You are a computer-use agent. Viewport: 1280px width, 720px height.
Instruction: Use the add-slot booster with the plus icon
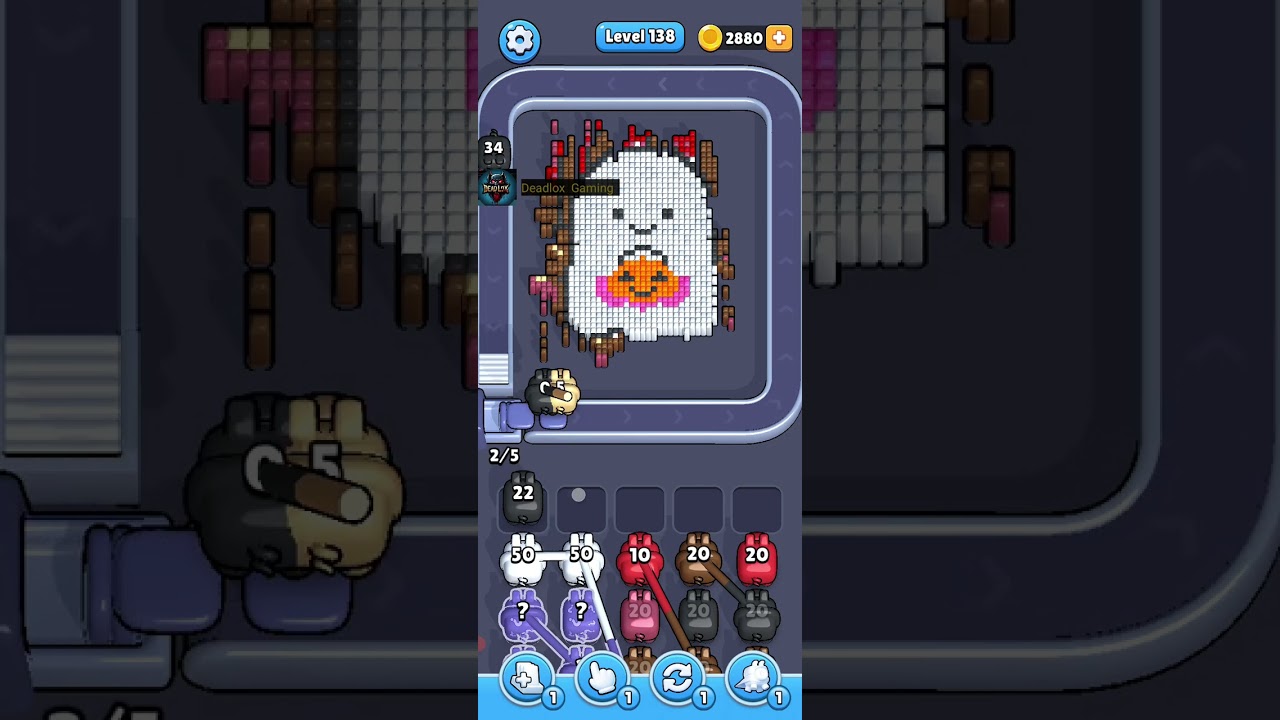(525, 679)
